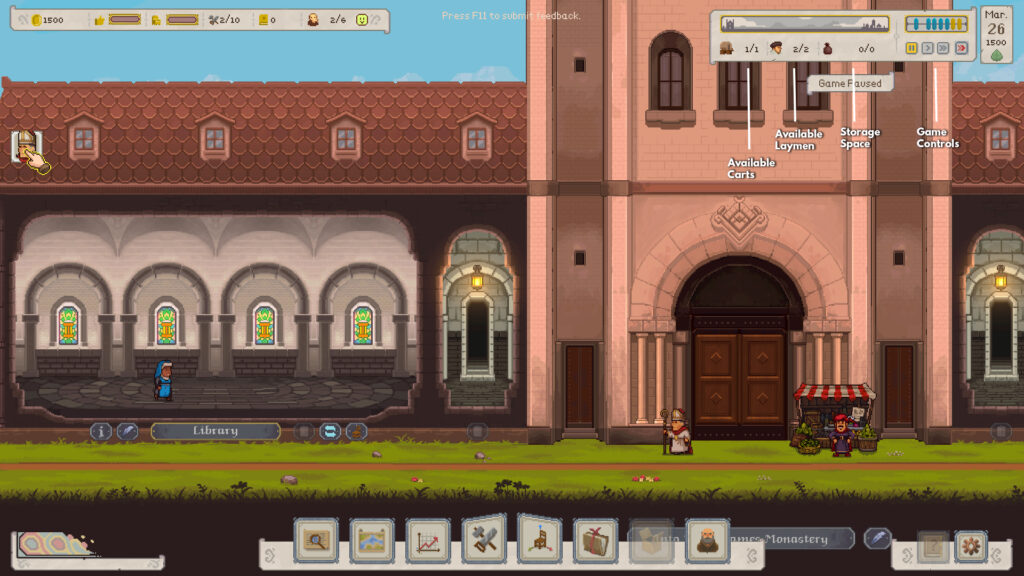This screenshot has height=576, width=1024.
Task: Open the wrapped package menu
Action: [596, 541]
